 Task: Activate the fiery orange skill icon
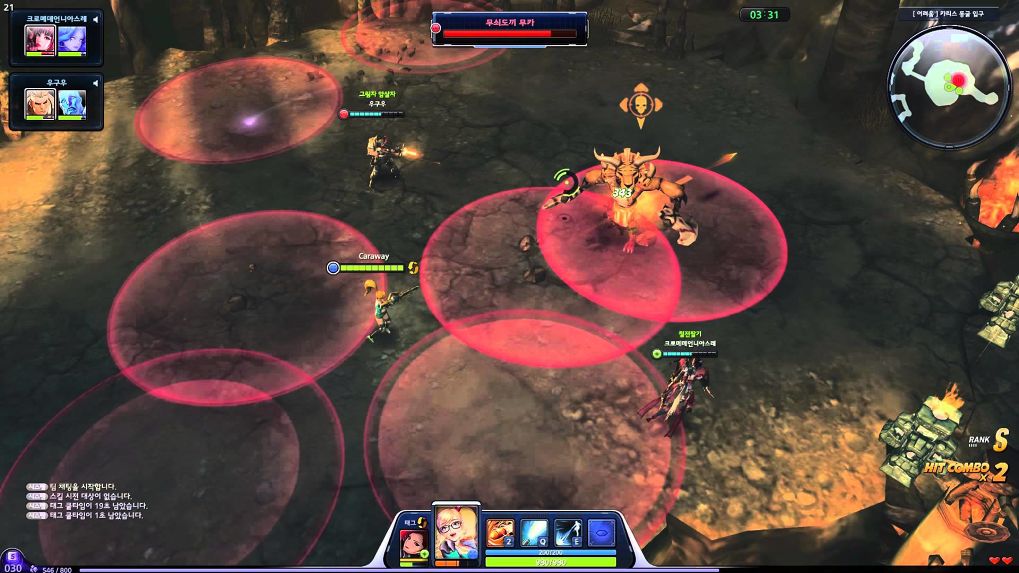pyautogui.click(x=500, y=532)
